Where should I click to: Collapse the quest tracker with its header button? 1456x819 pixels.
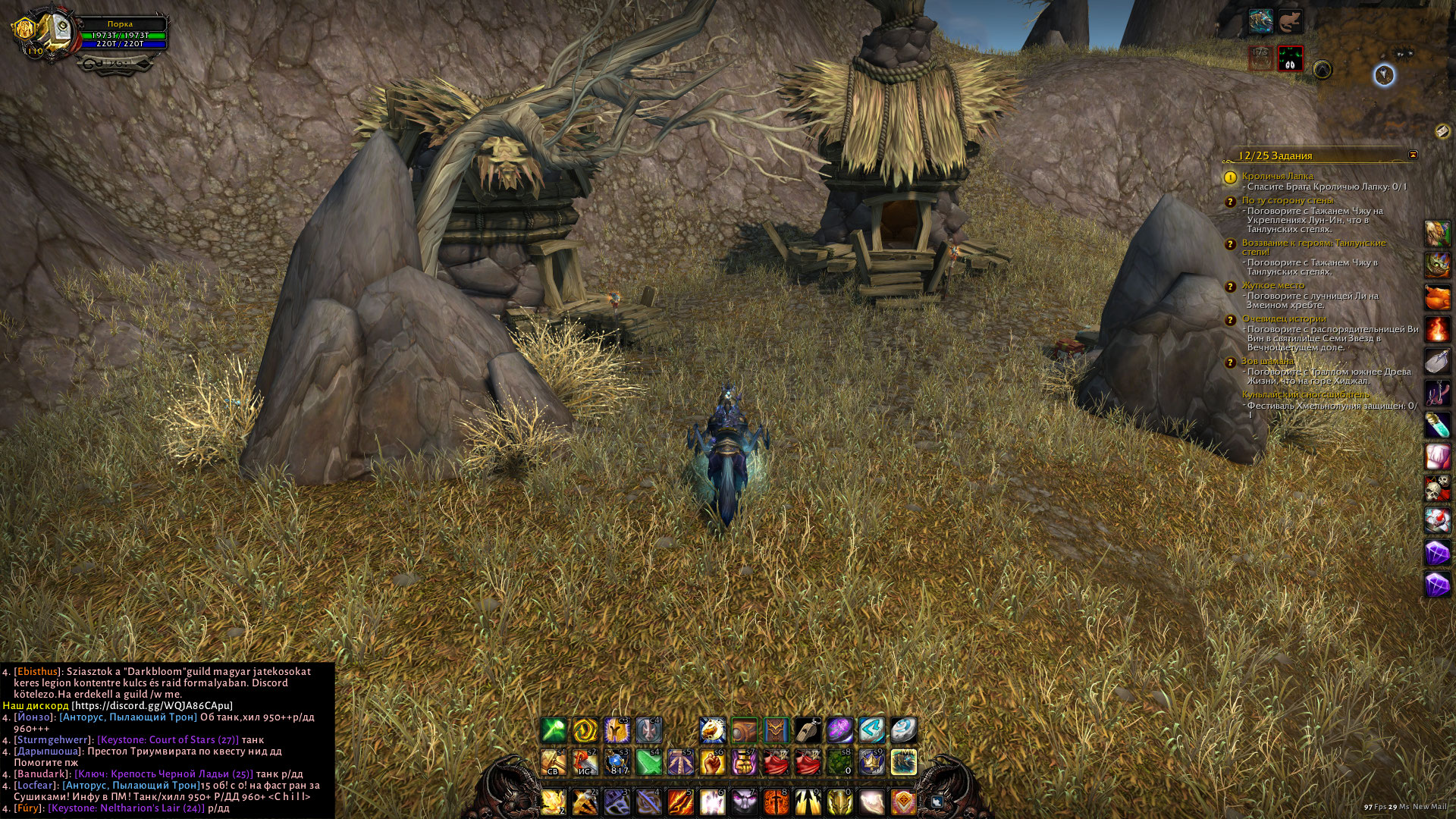1412,155
